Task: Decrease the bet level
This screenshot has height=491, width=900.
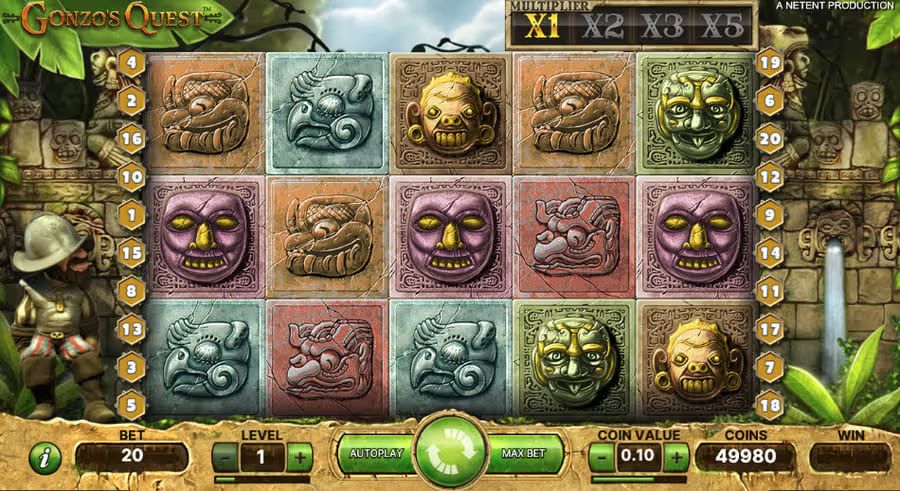Action: [227, 458]
